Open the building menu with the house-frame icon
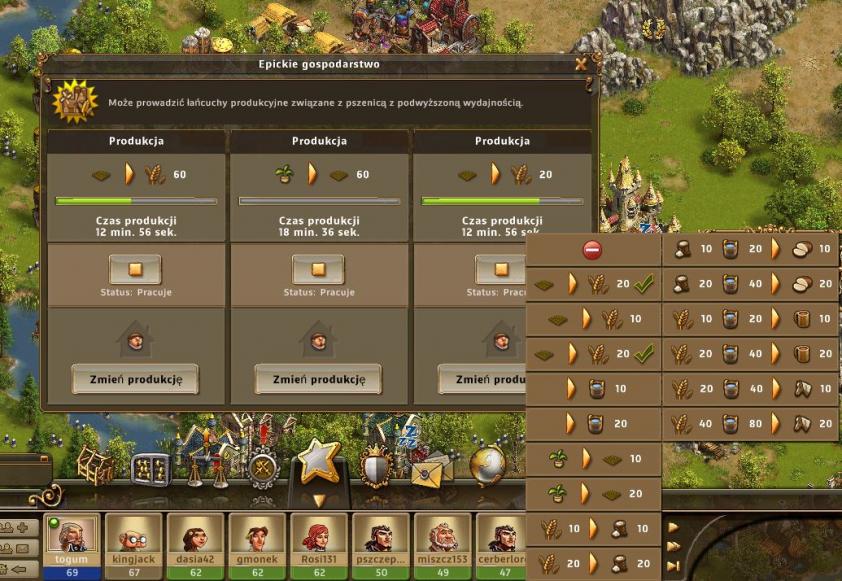 click(94, 463)
